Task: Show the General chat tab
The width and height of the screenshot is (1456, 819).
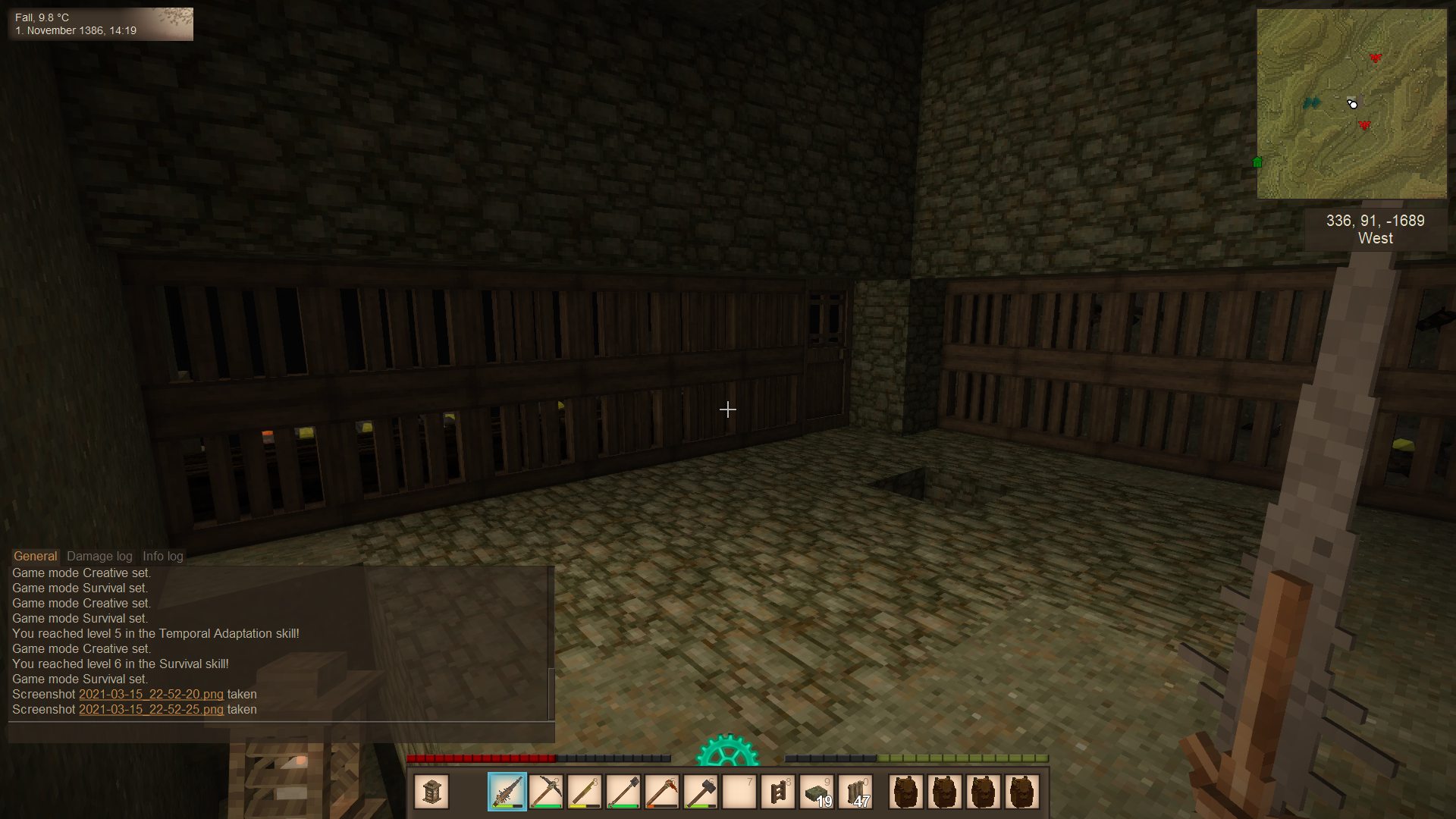Action: tap(35, 556)
